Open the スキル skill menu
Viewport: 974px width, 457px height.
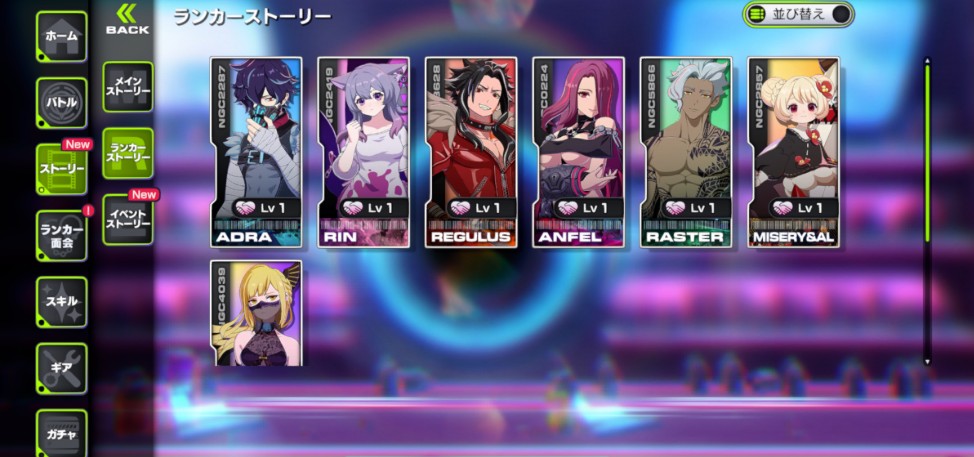[62, 301]
